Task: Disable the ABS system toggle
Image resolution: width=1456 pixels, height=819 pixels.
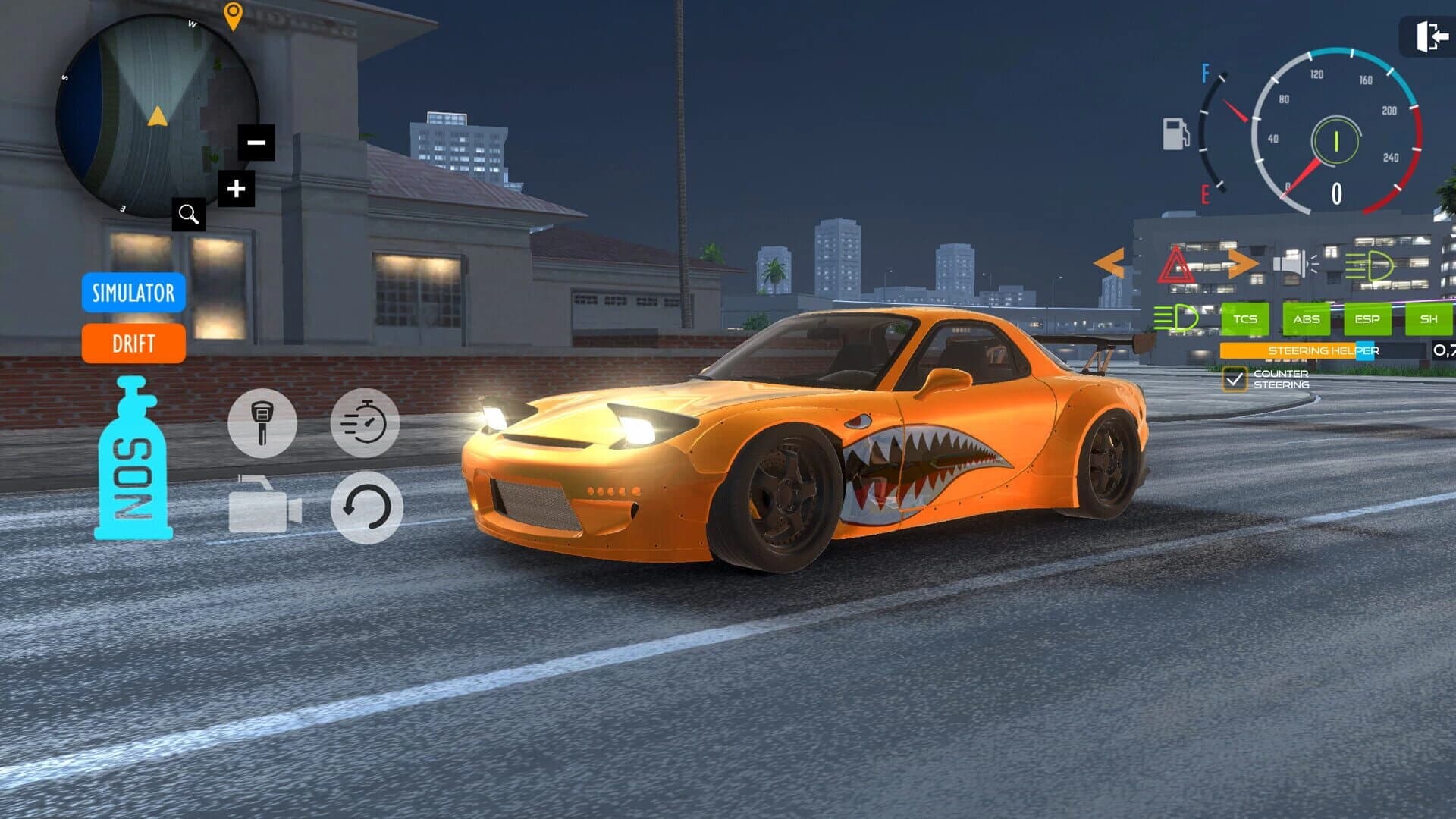Action: (x=1307, y=319)
